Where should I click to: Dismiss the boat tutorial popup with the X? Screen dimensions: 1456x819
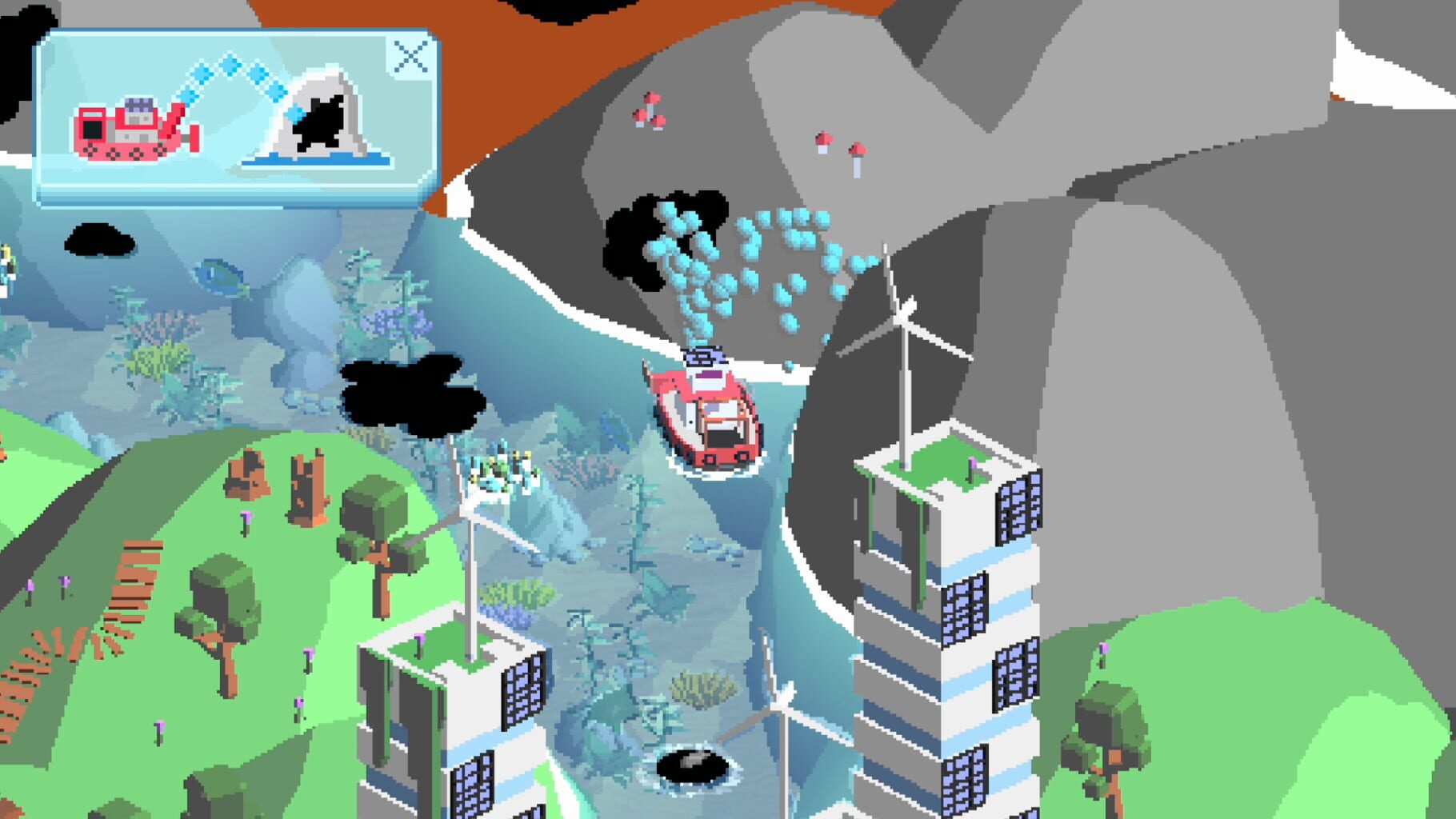pos(410,56)
